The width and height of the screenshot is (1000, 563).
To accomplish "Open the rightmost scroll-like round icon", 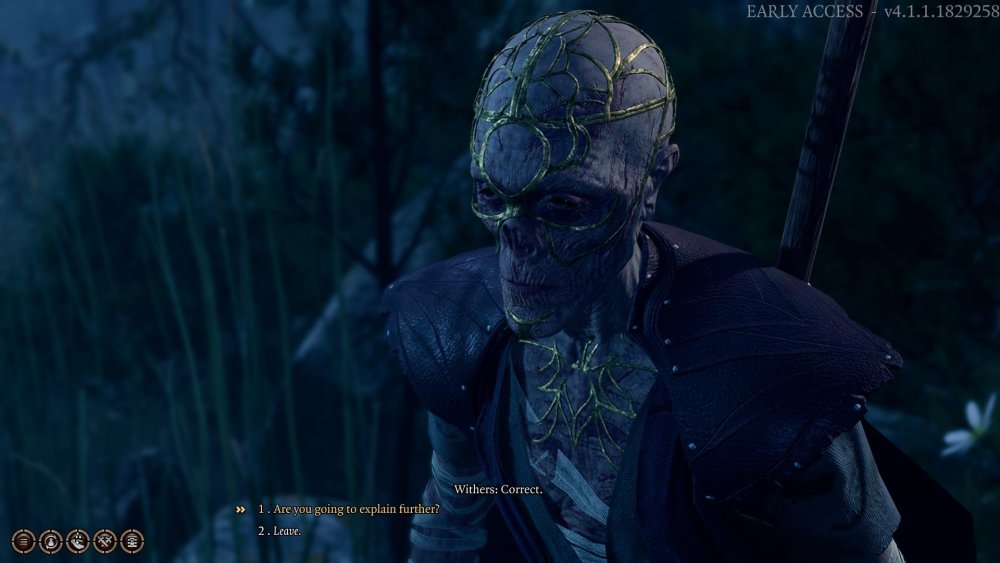I will pos(132,542).
